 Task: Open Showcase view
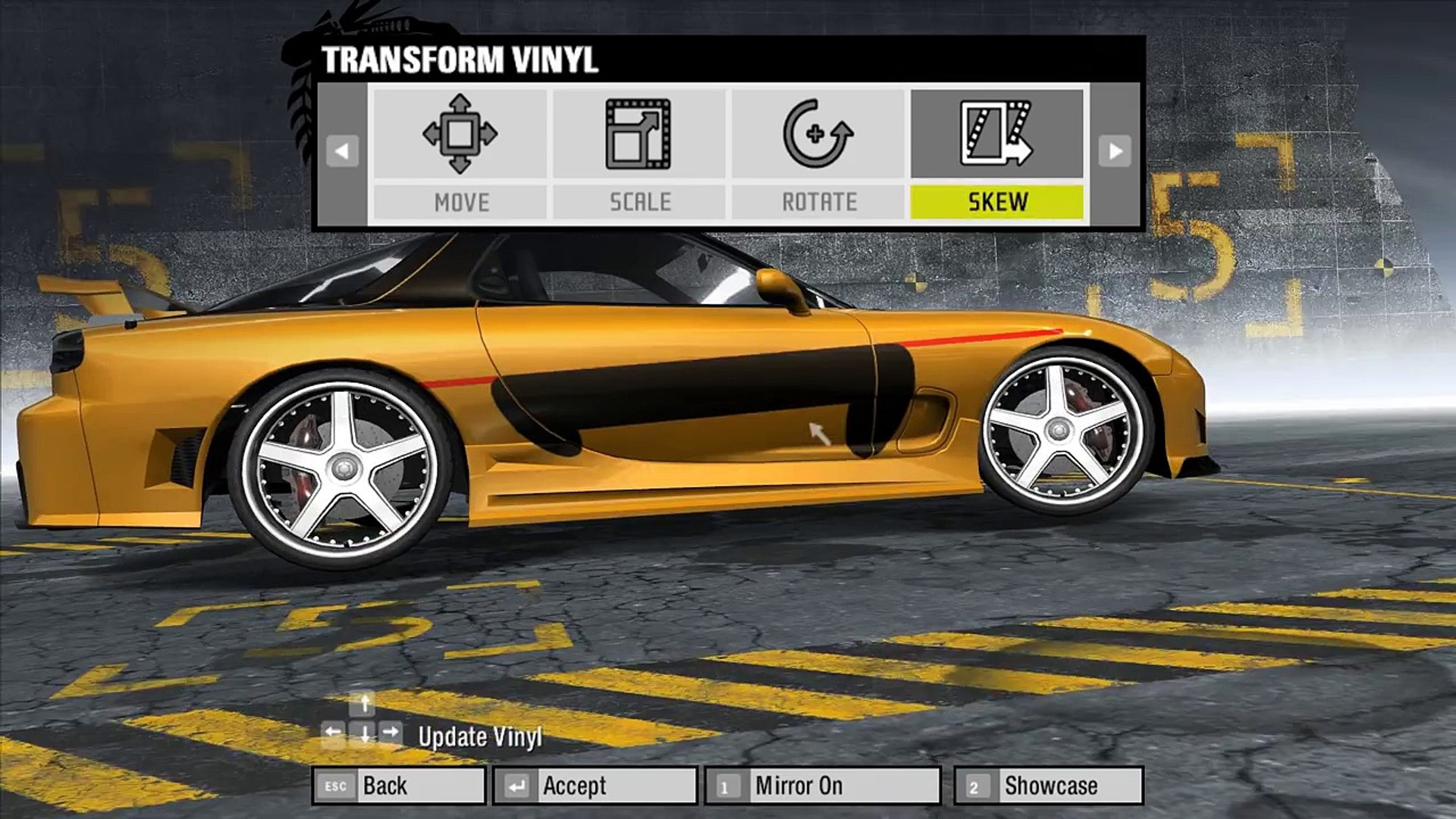[x=1049, y=786]
